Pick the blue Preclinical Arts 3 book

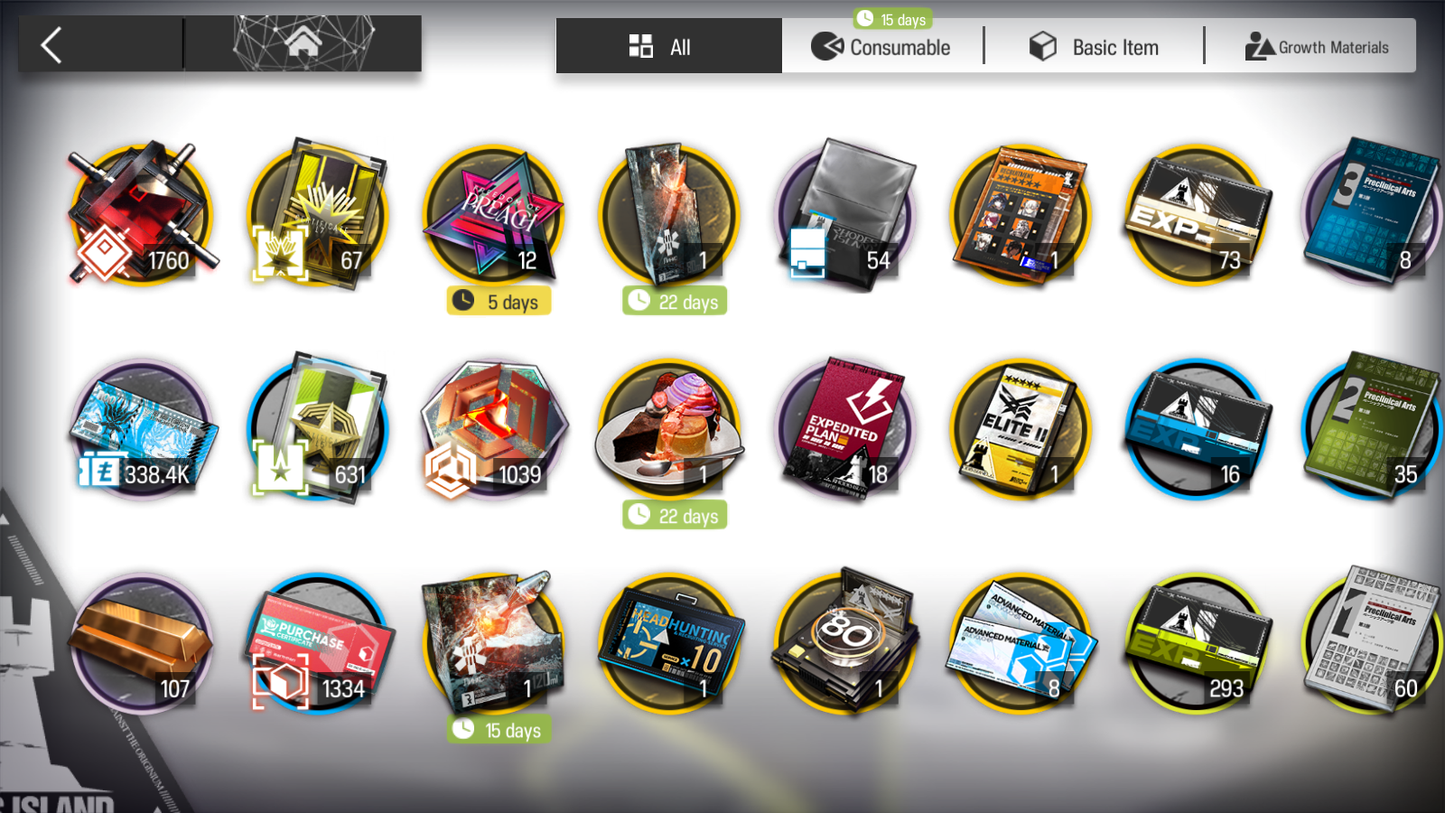[x=1374, y=213]
